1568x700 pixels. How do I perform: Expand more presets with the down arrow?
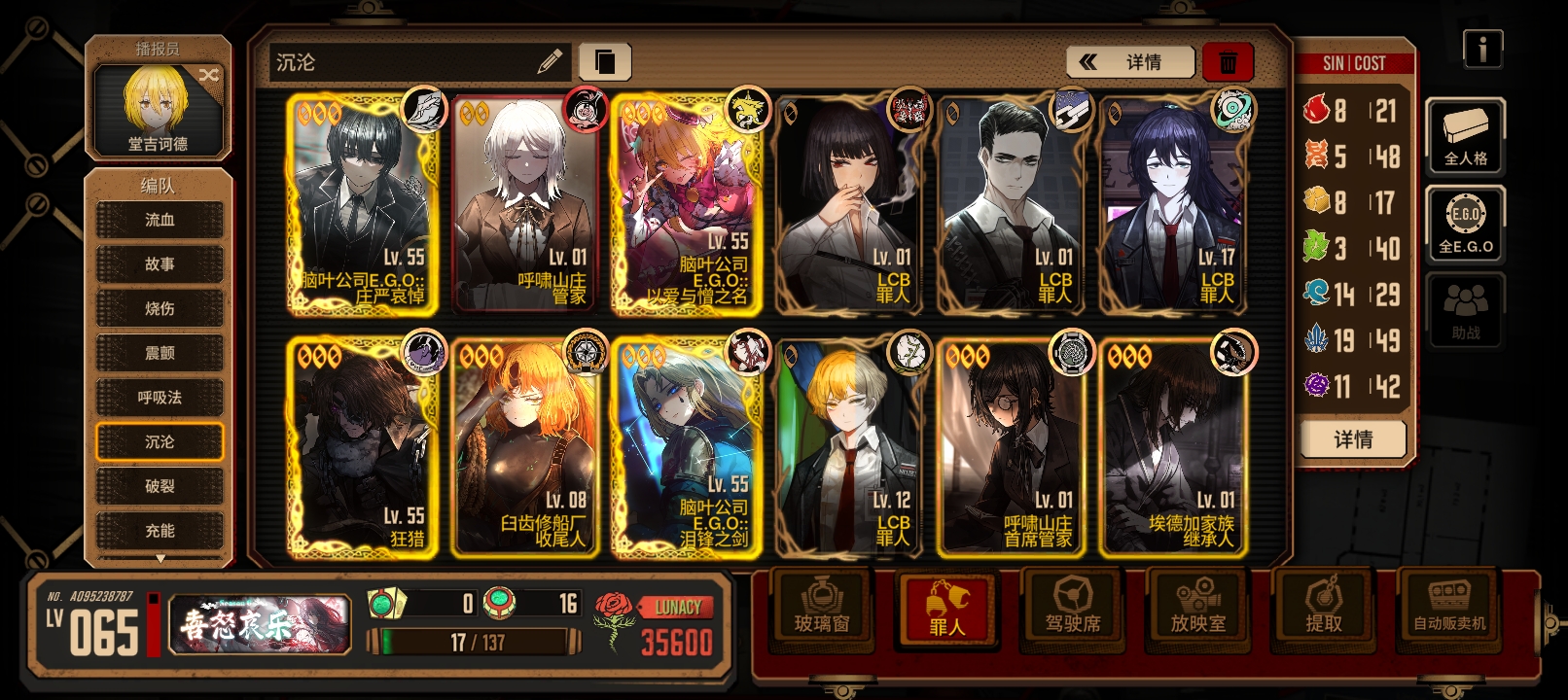(x=159, y=558)
